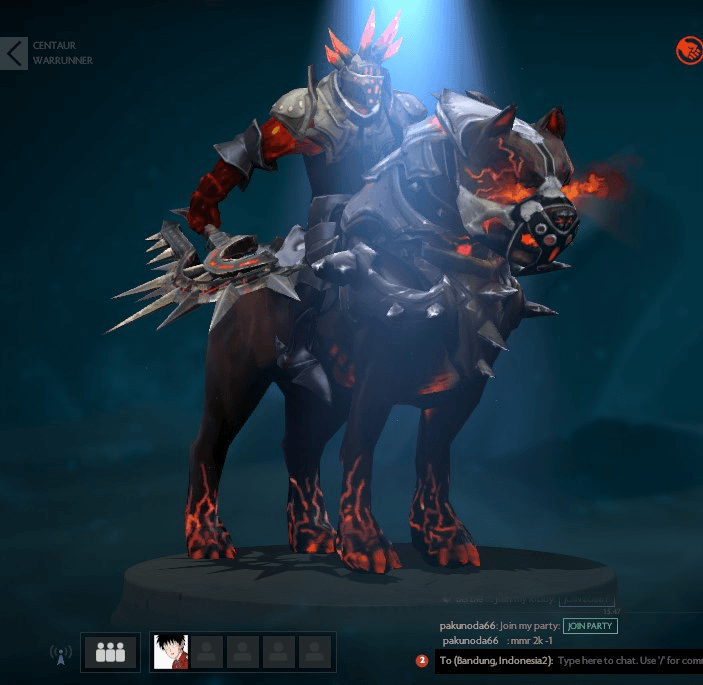Open the Bandung, Indonesia2 chat channel selector
The height and width of the screenshot is (685, 703).
coord(495,661)
